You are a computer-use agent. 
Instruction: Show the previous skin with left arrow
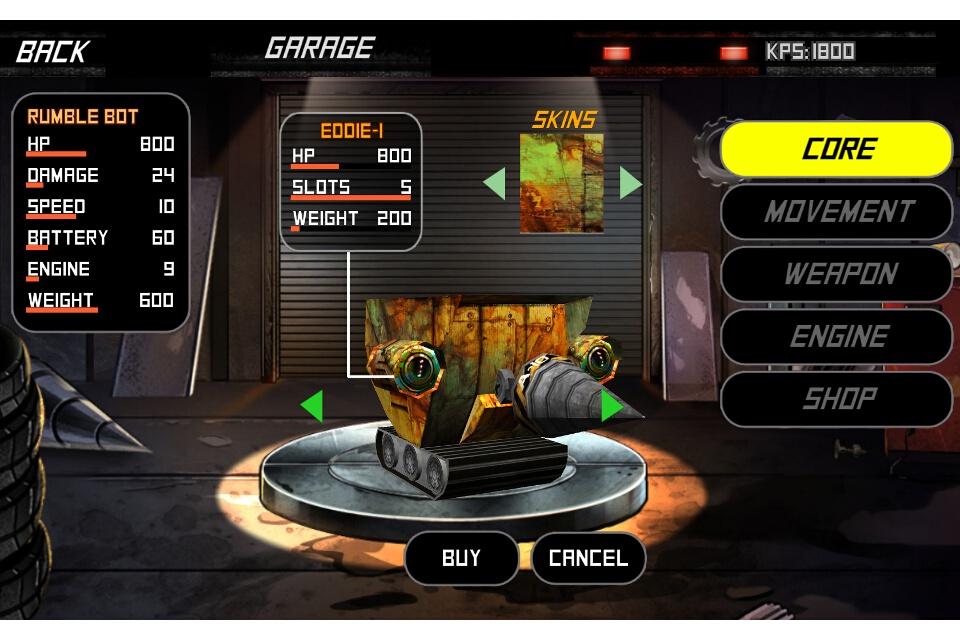[494, 183]
